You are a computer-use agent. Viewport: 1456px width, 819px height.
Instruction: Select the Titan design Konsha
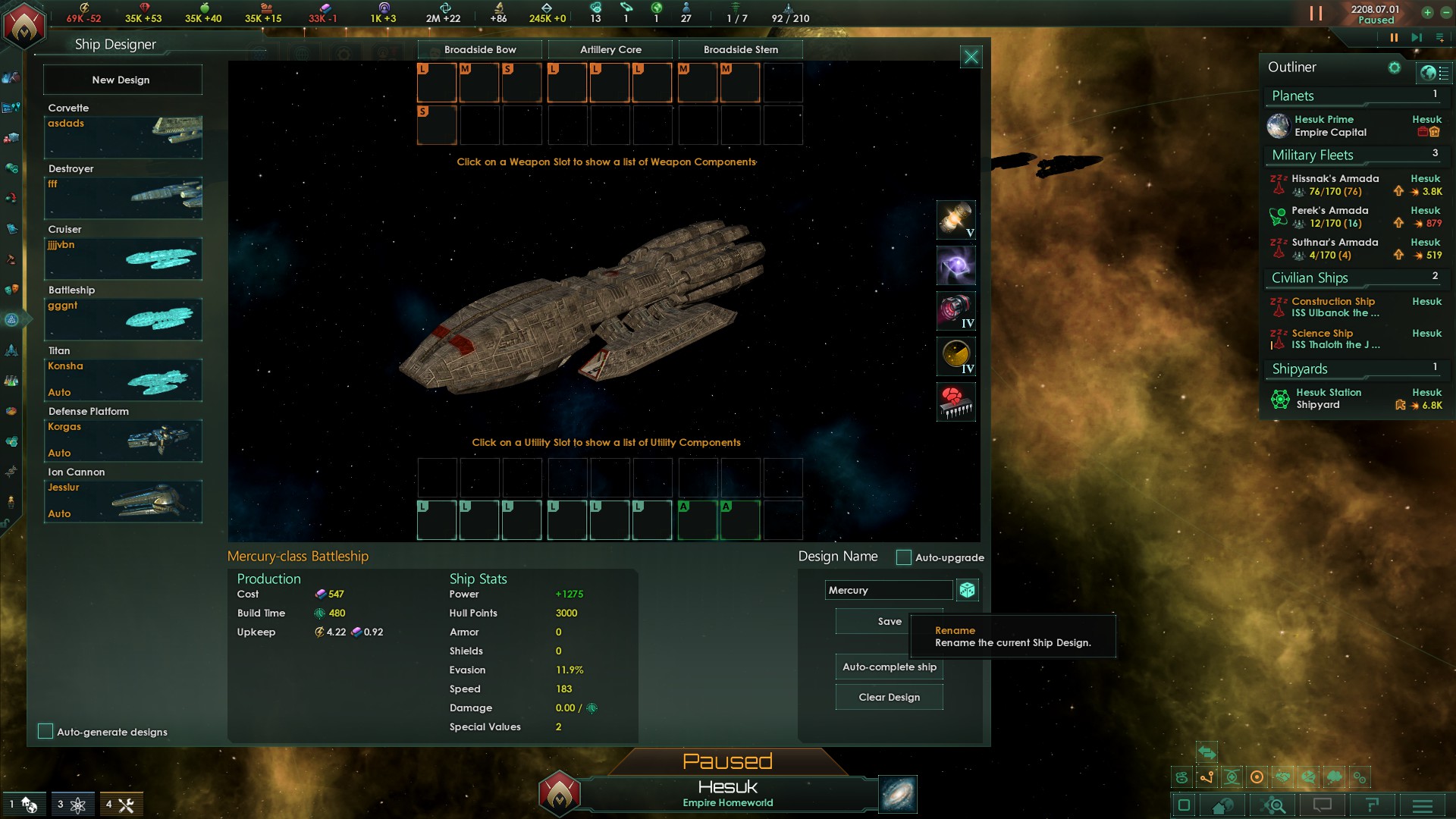click(123, 379)
